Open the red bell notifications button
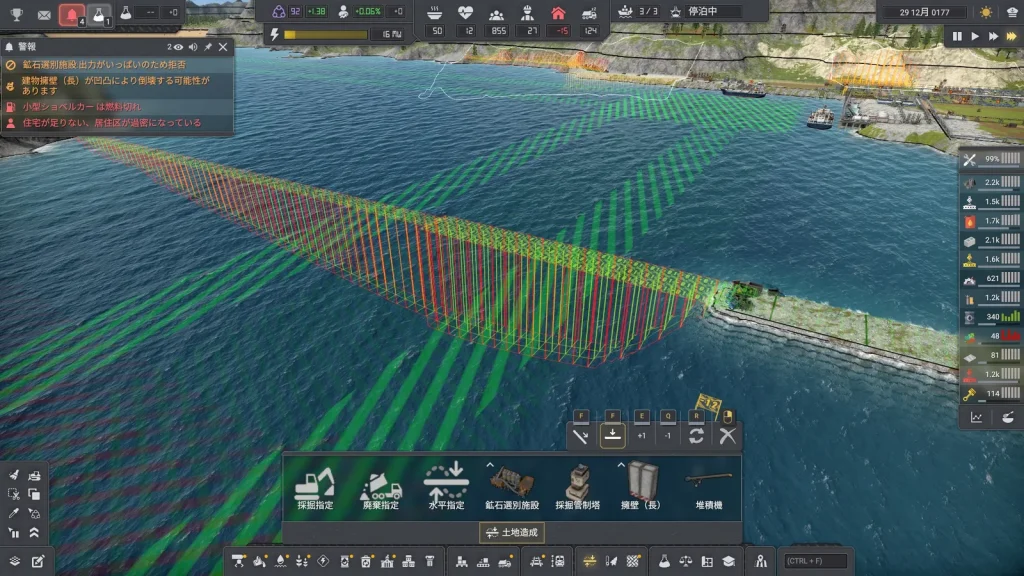 click(71, 15)
